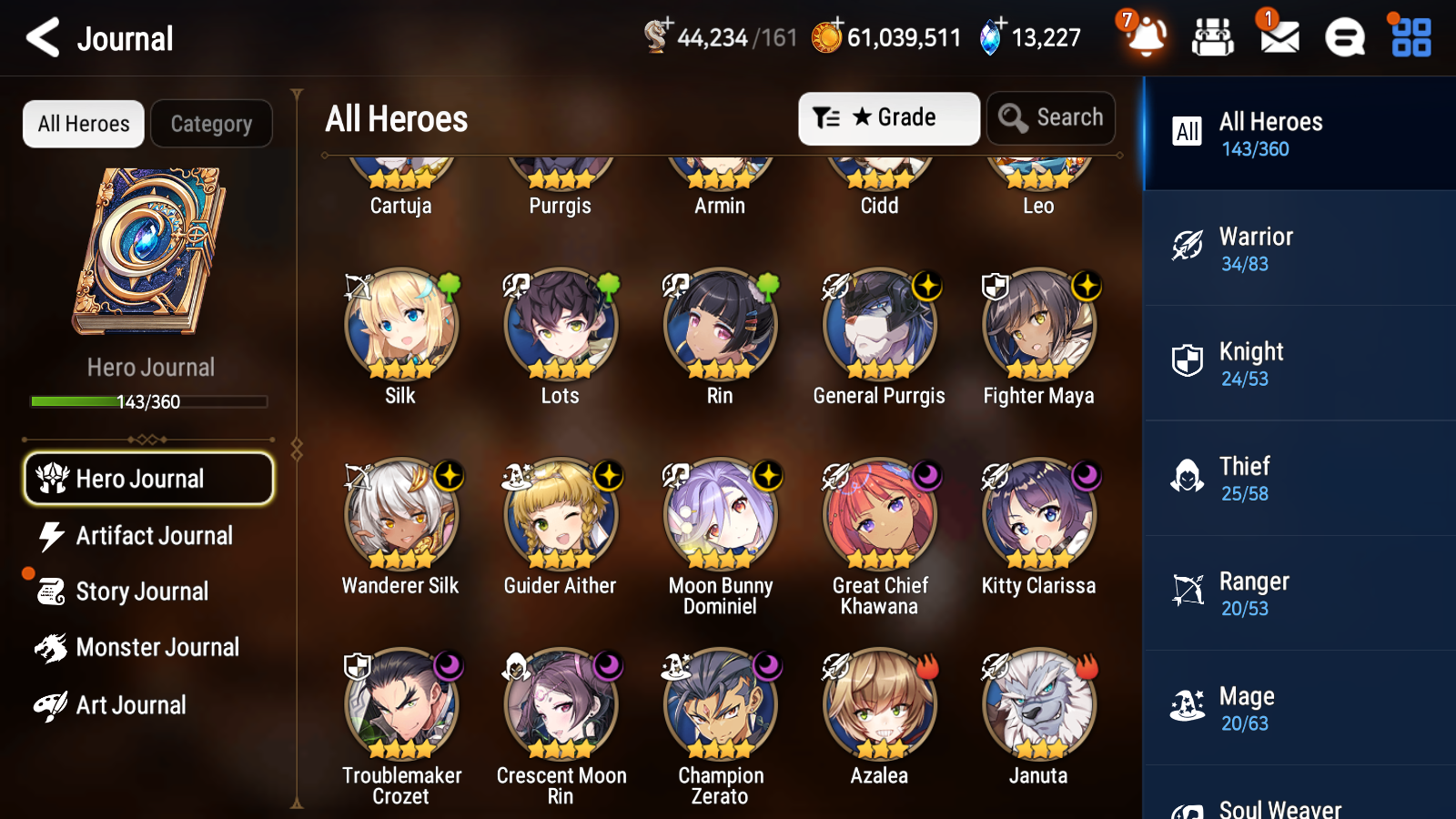Open the notification bell alerts
This screenshot has width=1456, height=819.
point(1146,38)
